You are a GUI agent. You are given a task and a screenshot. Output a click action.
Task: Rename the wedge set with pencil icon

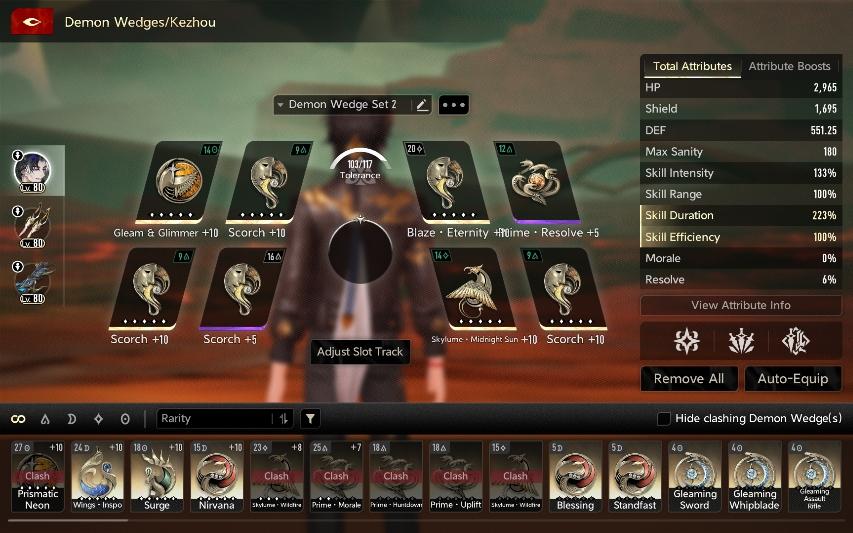(421, 105)
